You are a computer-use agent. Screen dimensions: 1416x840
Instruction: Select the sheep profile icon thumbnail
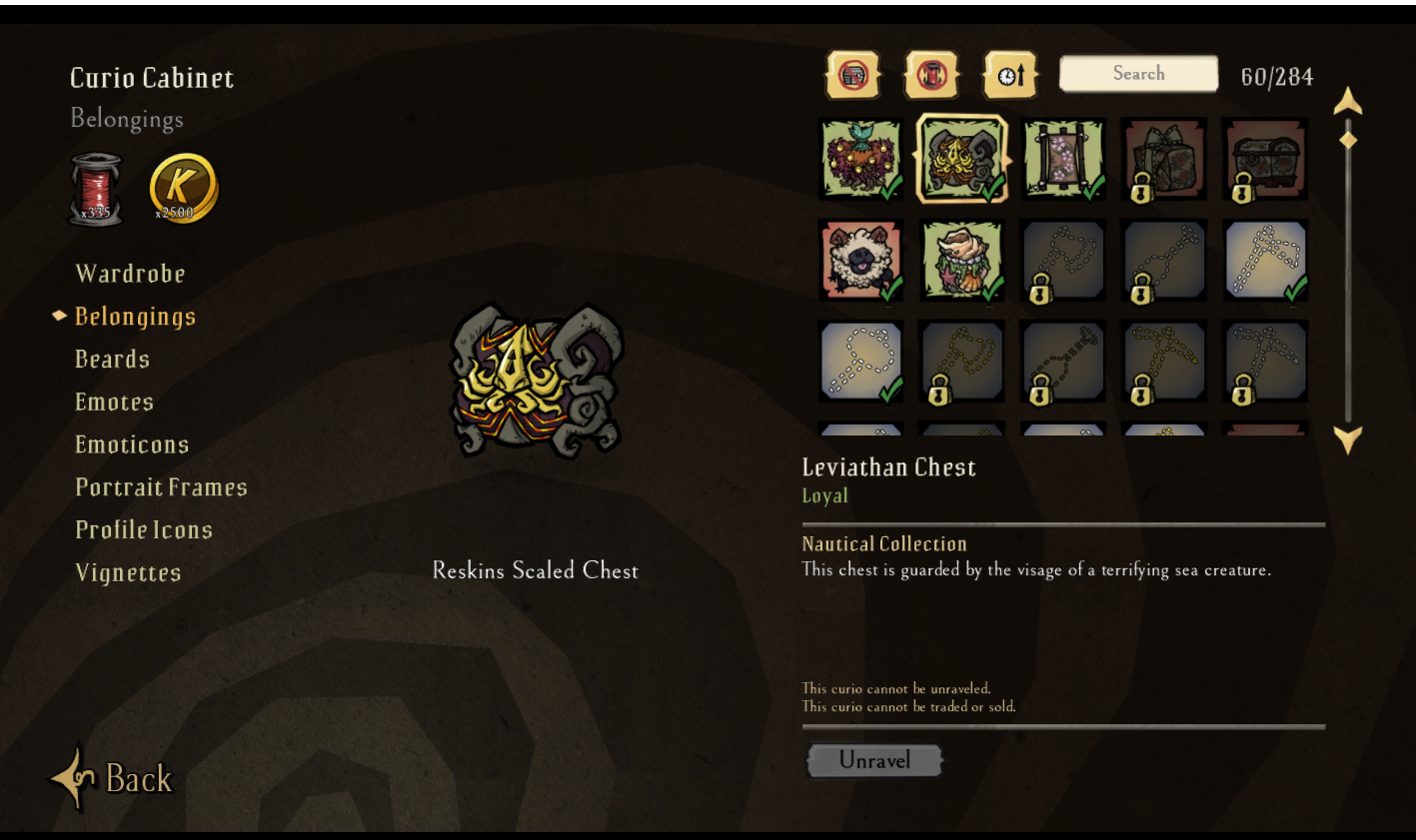tap(860, 259)
